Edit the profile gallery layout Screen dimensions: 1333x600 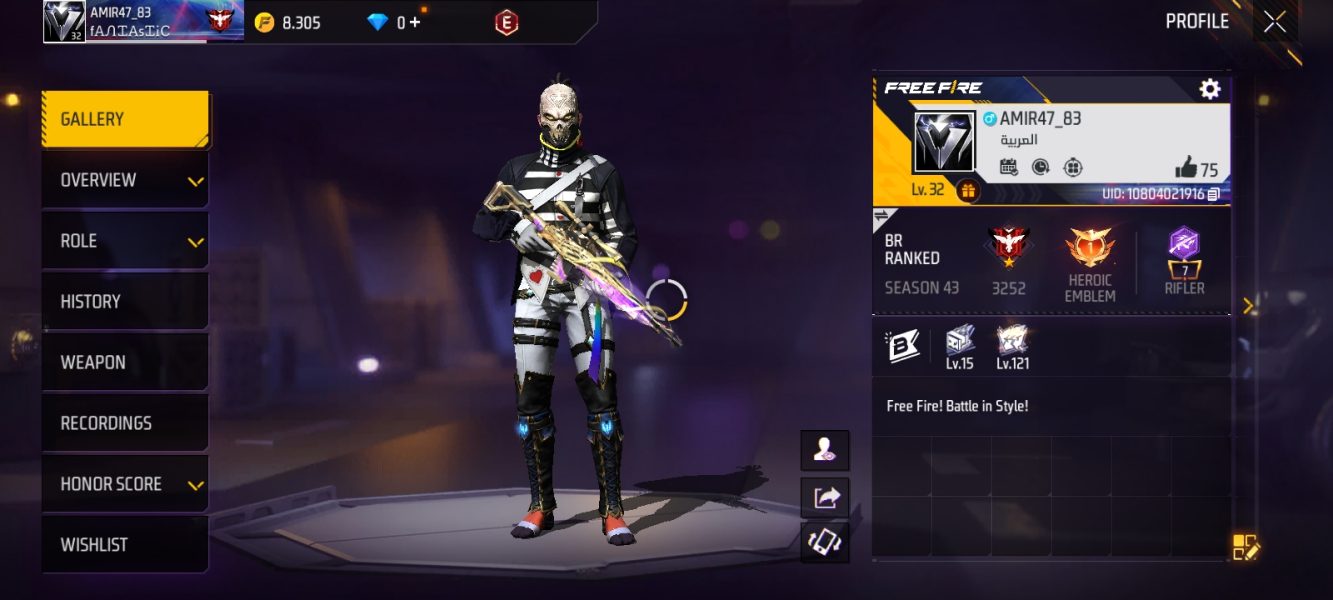coord(1246,547)
